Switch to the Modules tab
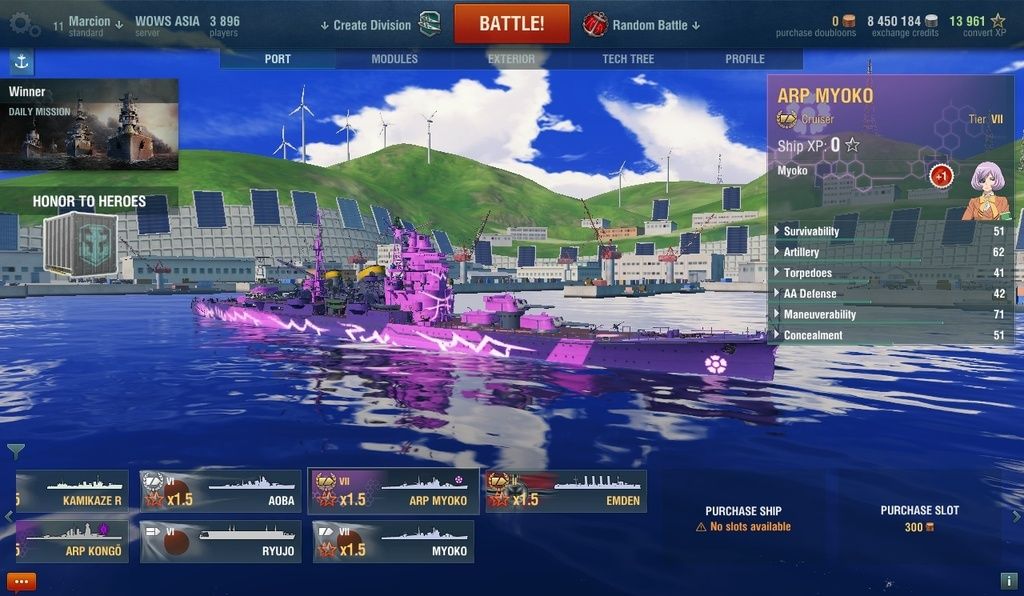The height and width of the screenshot is (596, 1024). [x=394, y=59]
